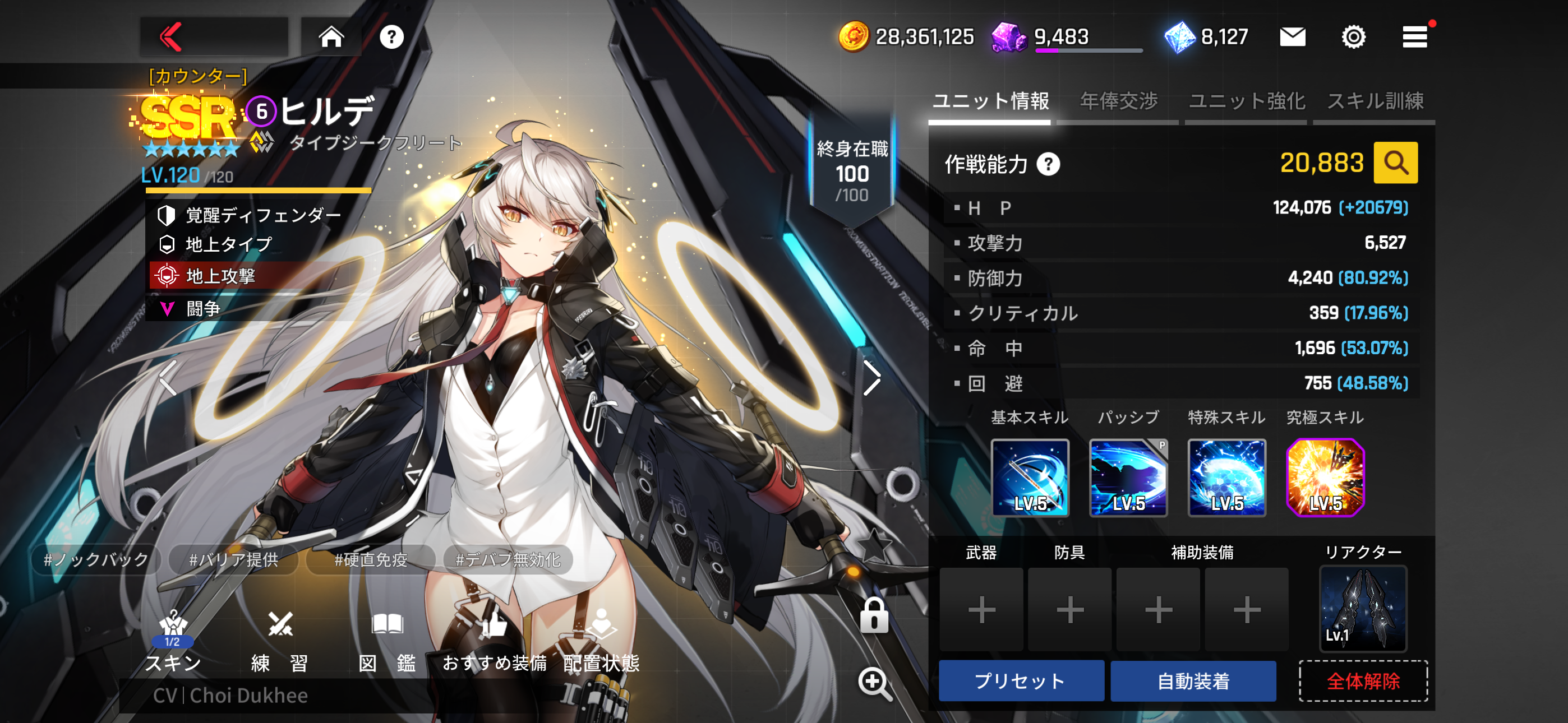Open the equipped reactor slot
The width and height of the screenshot is (1568, 723).
1362,609
